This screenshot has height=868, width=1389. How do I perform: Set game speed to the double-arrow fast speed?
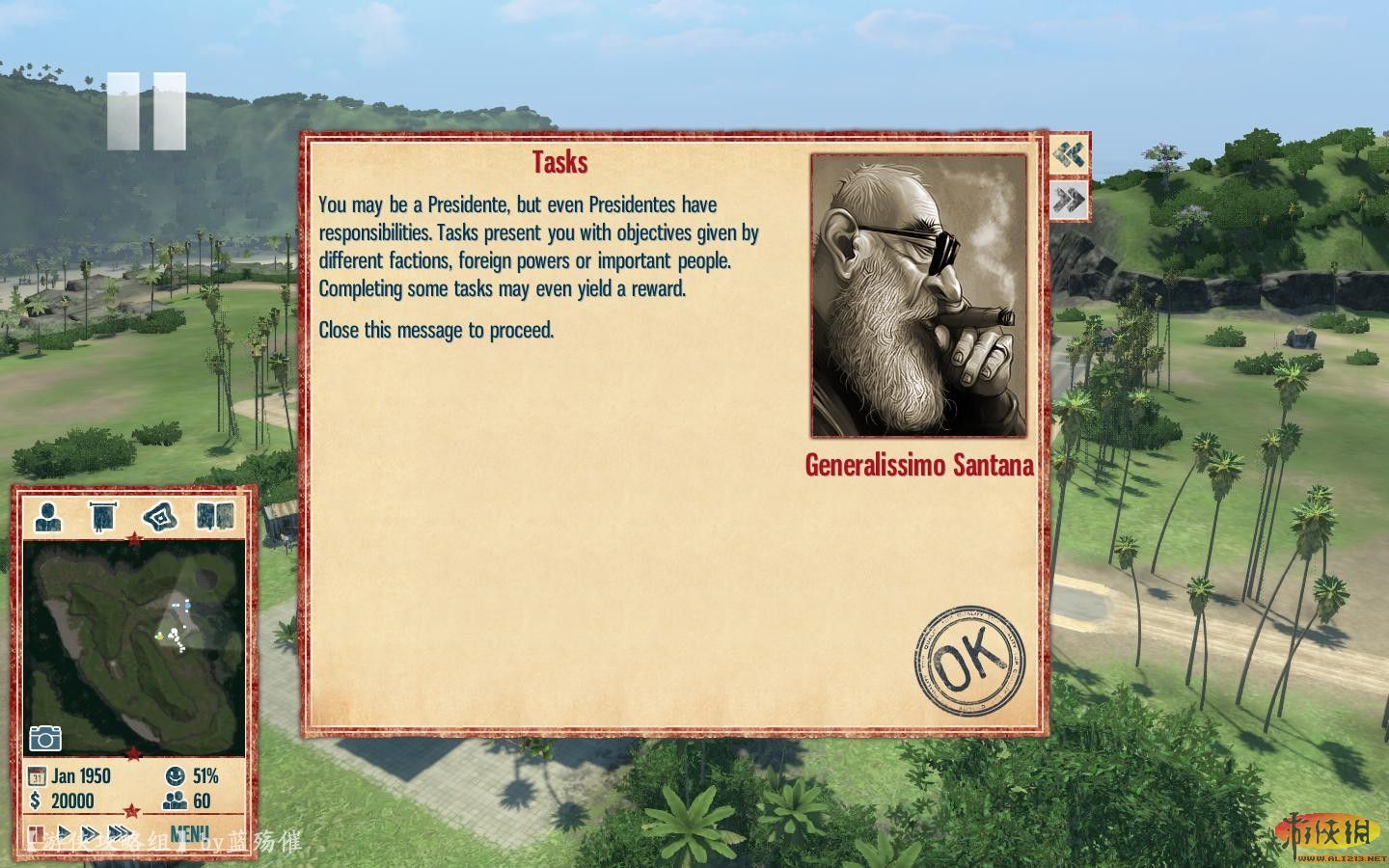click(92, 832)
